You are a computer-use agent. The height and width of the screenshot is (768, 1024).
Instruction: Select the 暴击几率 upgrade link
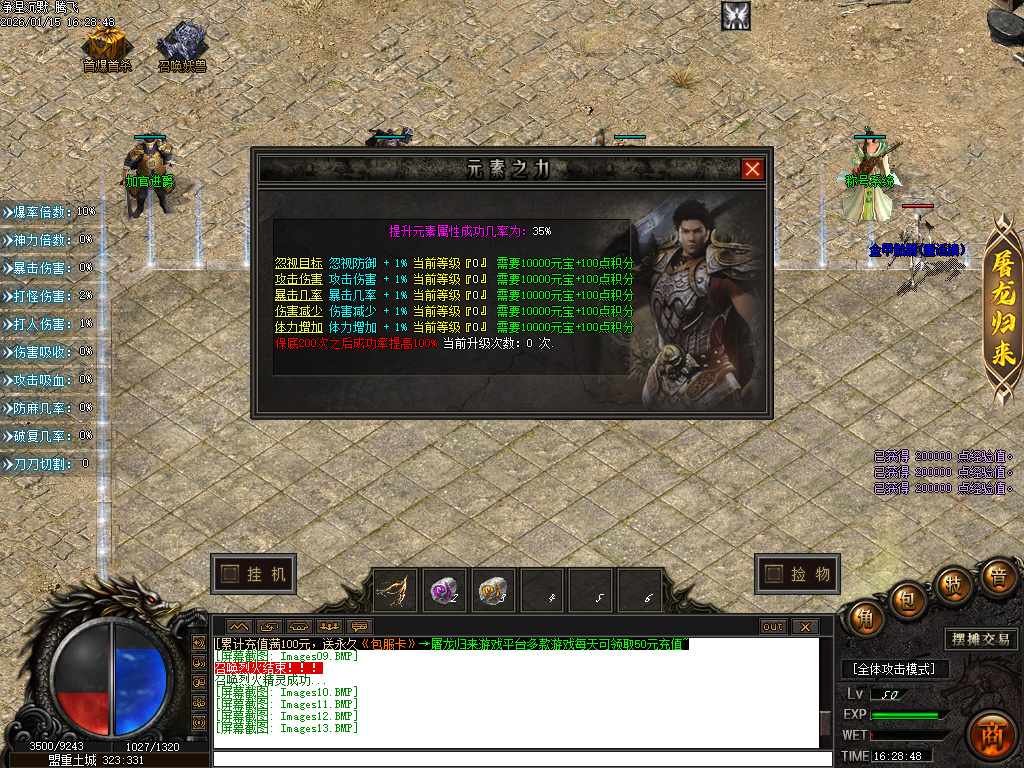pos(299,295)
